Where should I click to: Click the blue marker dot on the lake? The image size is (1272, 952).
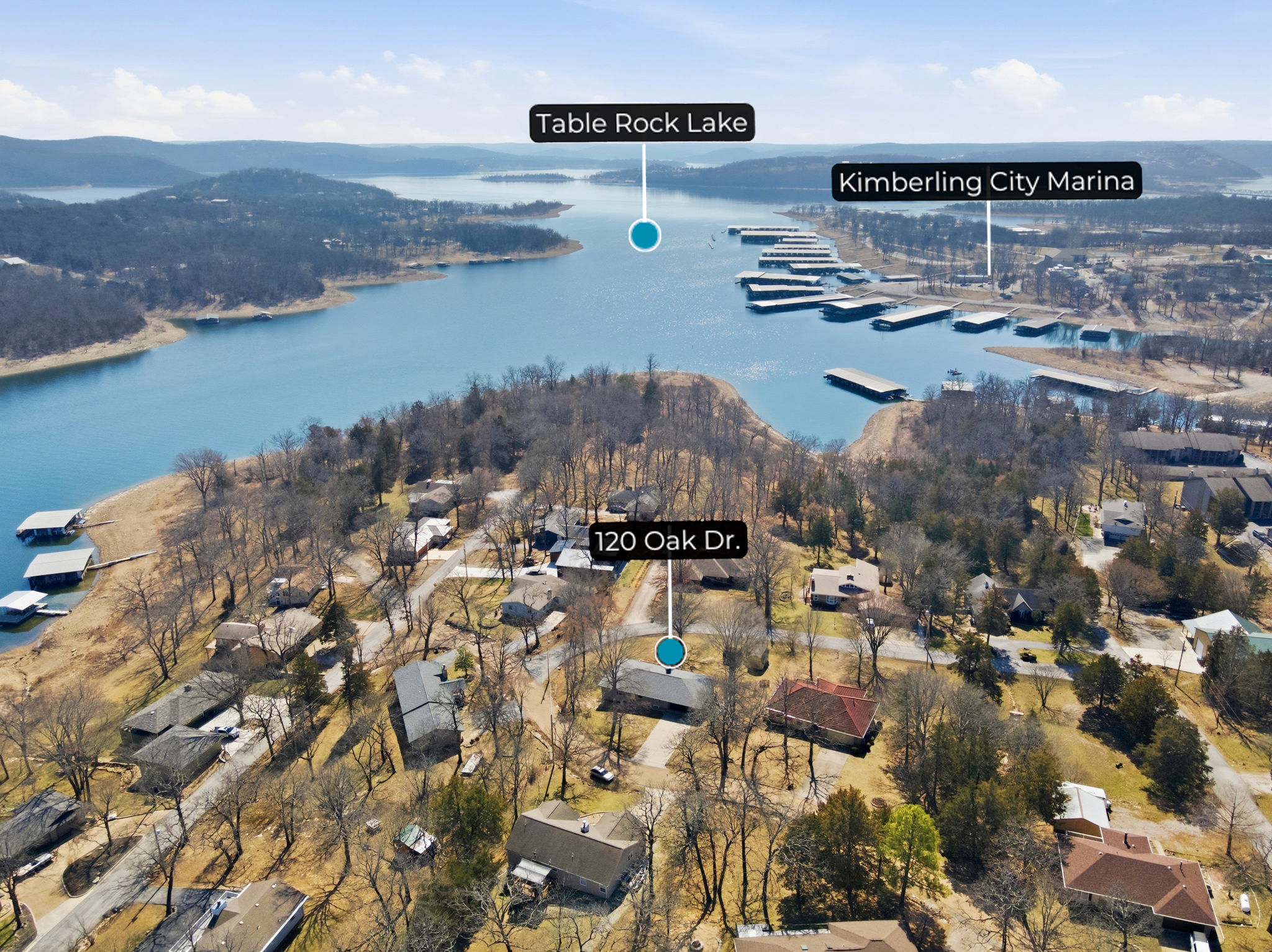pyautogui.click(x=644, y=235)
